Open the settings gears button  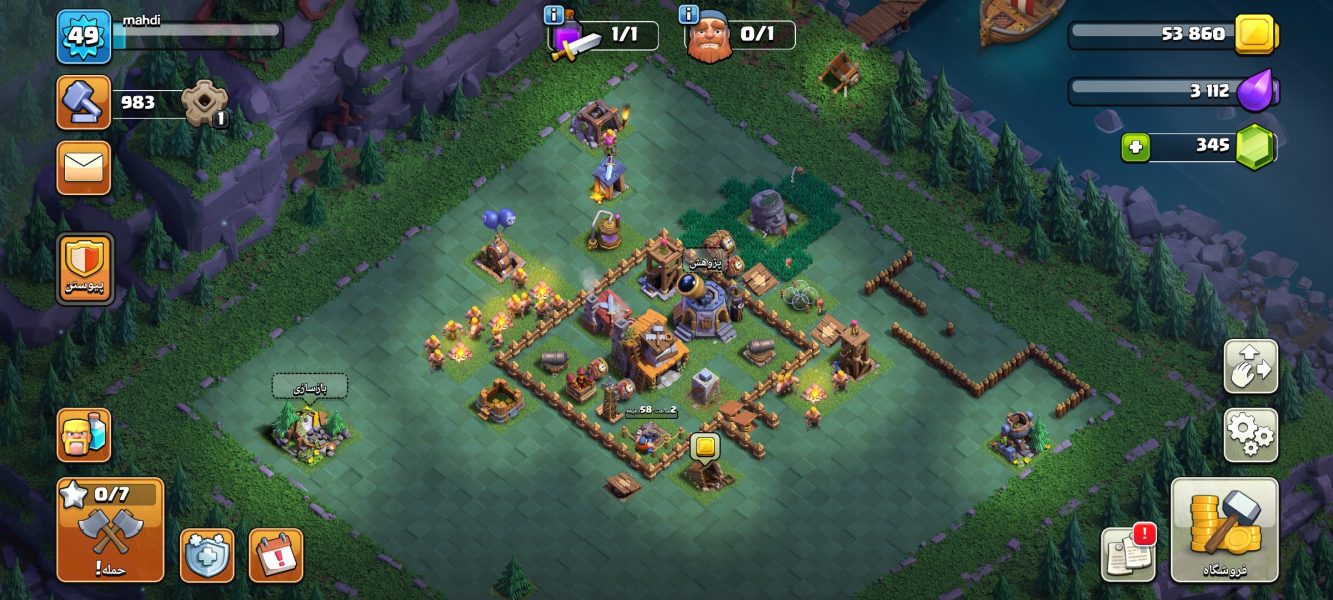coord(1250,435)
